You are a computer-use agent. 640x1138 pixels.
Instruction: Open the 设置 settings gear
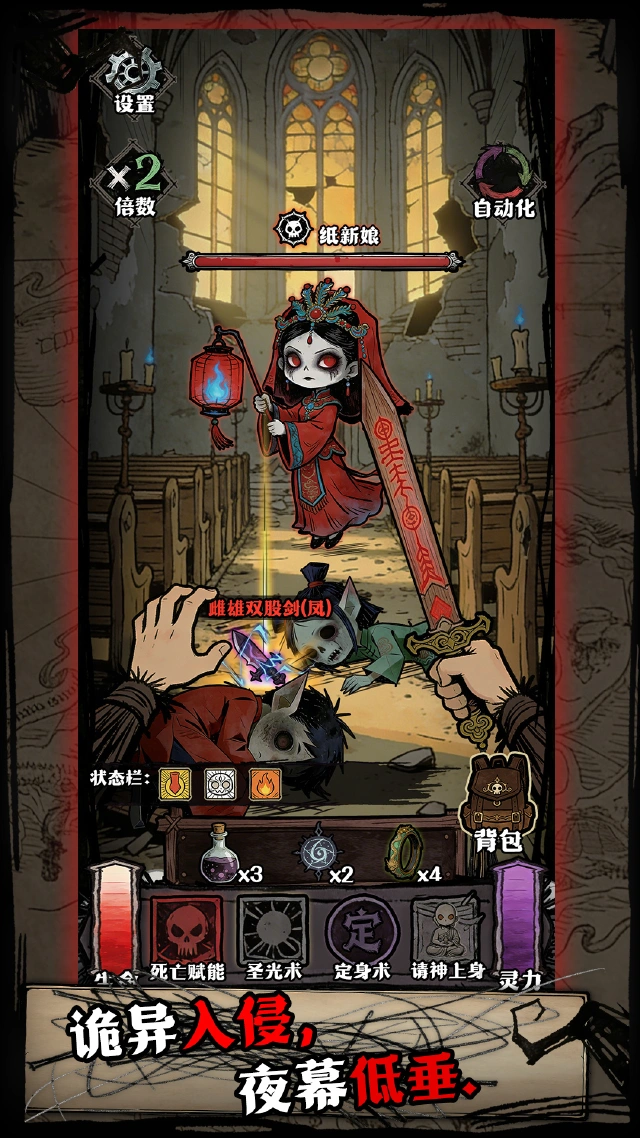tap(132, 76)
